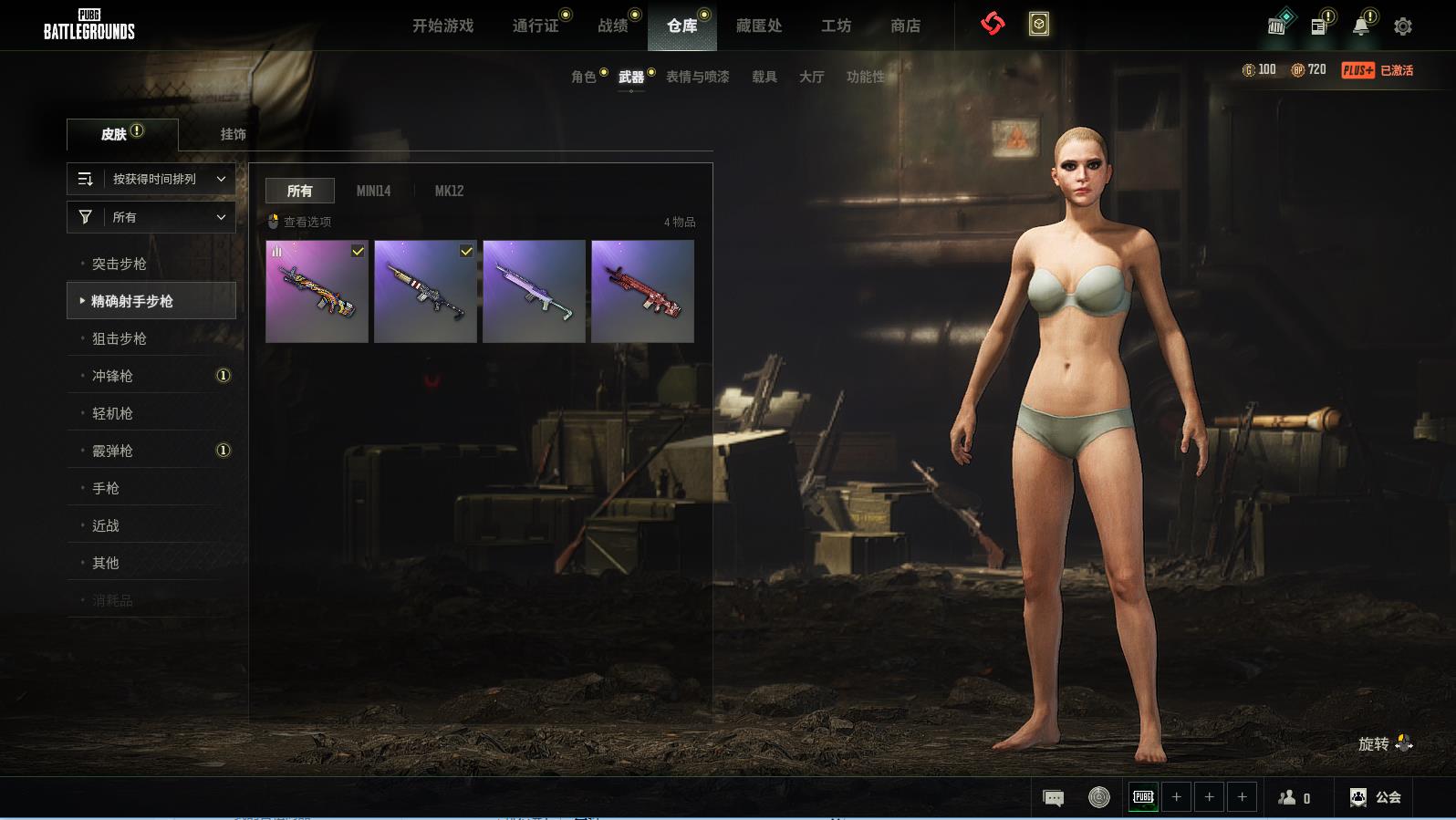
Task: Open the 按获得时间排列 sort dropdown
Action: (151, 179)
